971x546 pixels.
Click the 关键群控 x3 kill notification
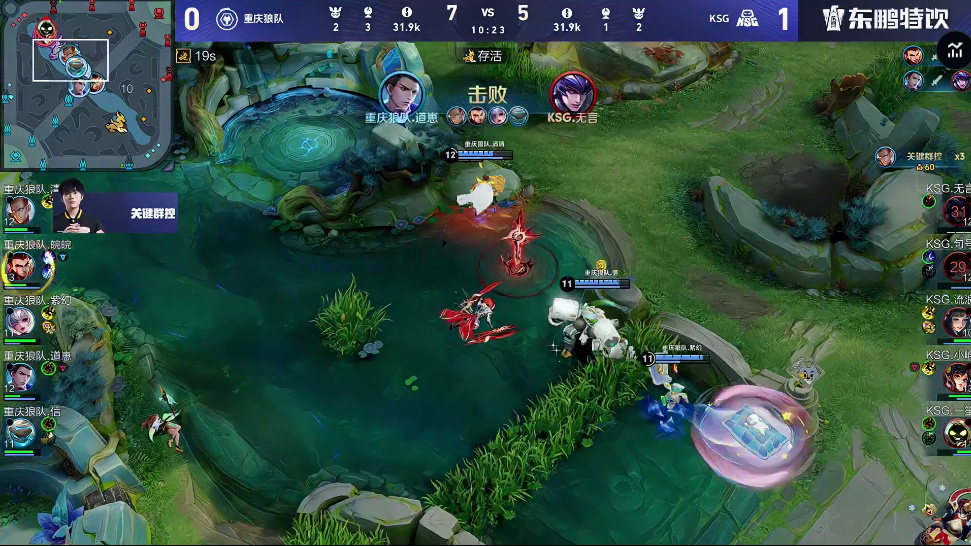tap(918, 157)
